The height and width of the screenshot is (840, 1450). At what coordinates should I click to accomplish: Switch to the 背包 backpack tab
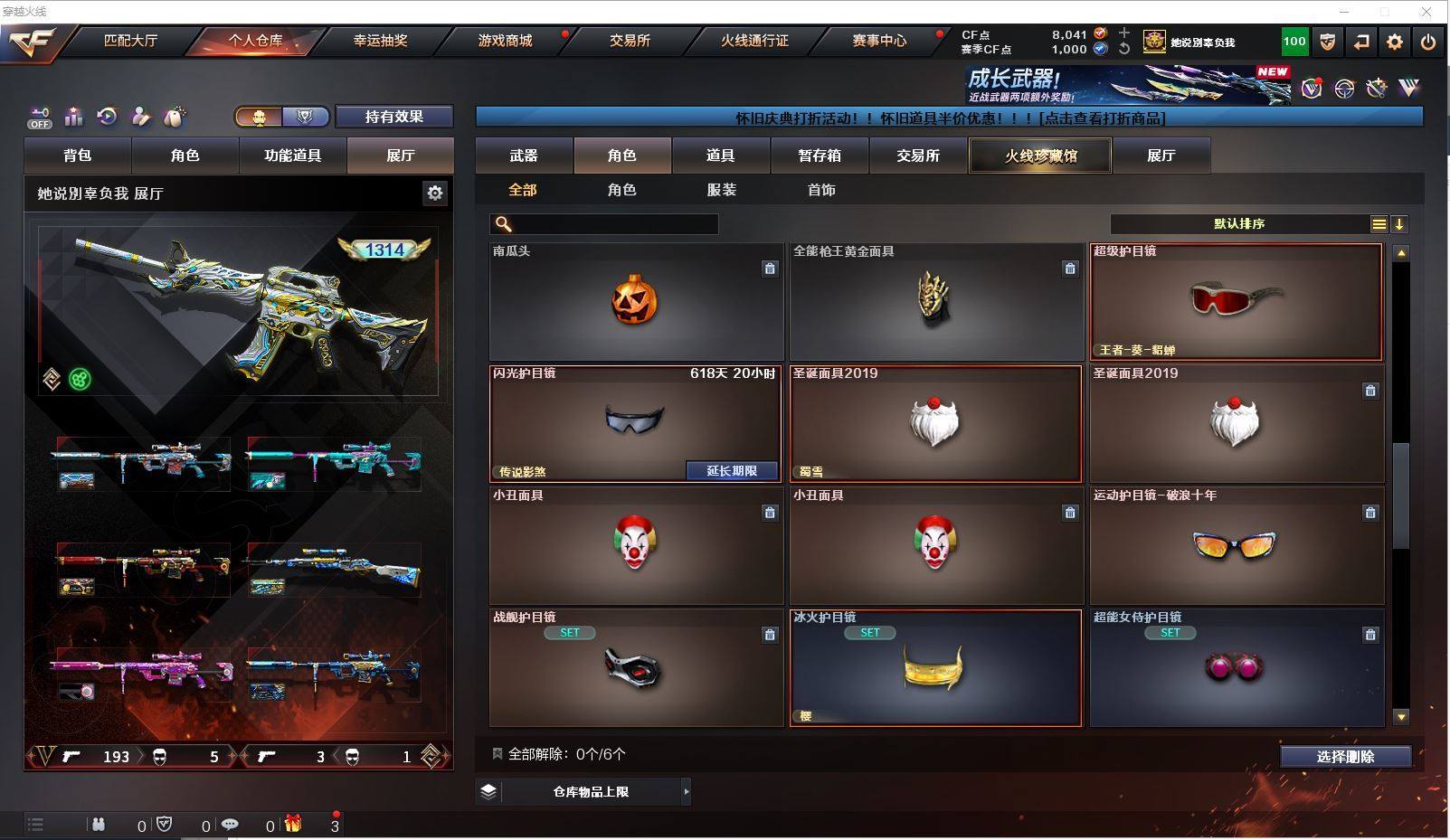click(x=78, y=156)
